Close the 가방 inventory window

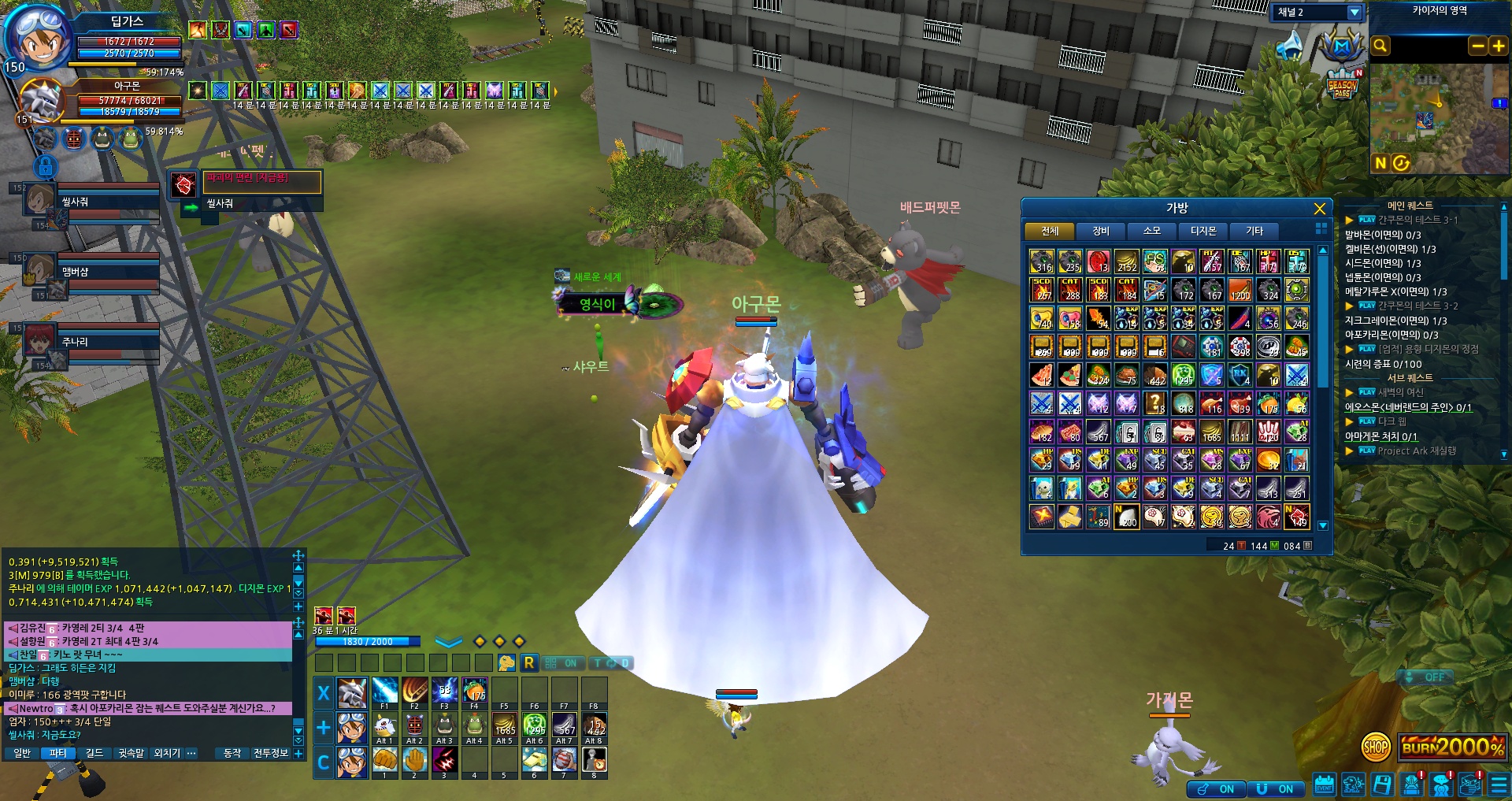pos(1319,209)
